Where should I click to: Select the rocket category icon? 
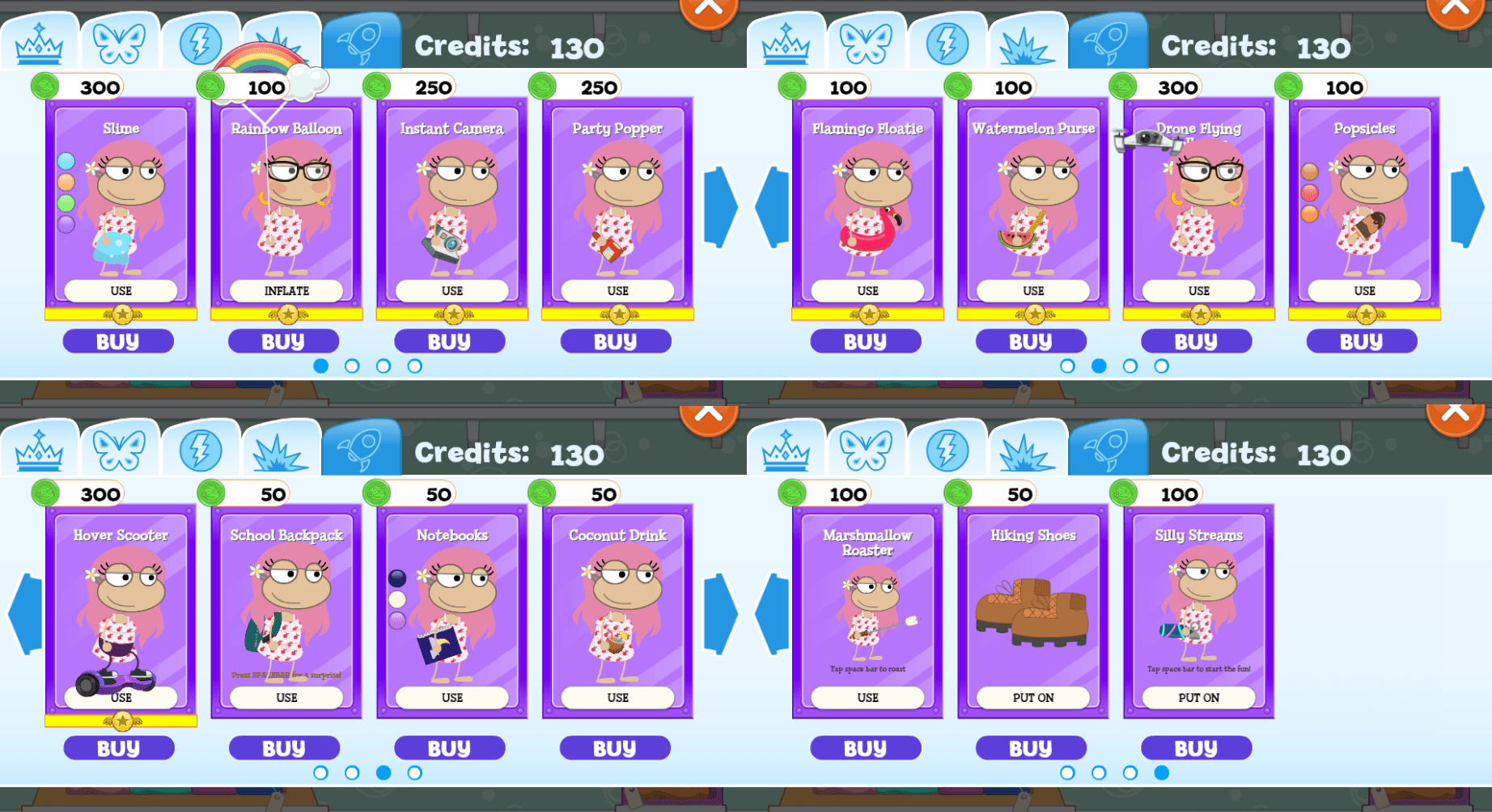click(x=361, y=39)
